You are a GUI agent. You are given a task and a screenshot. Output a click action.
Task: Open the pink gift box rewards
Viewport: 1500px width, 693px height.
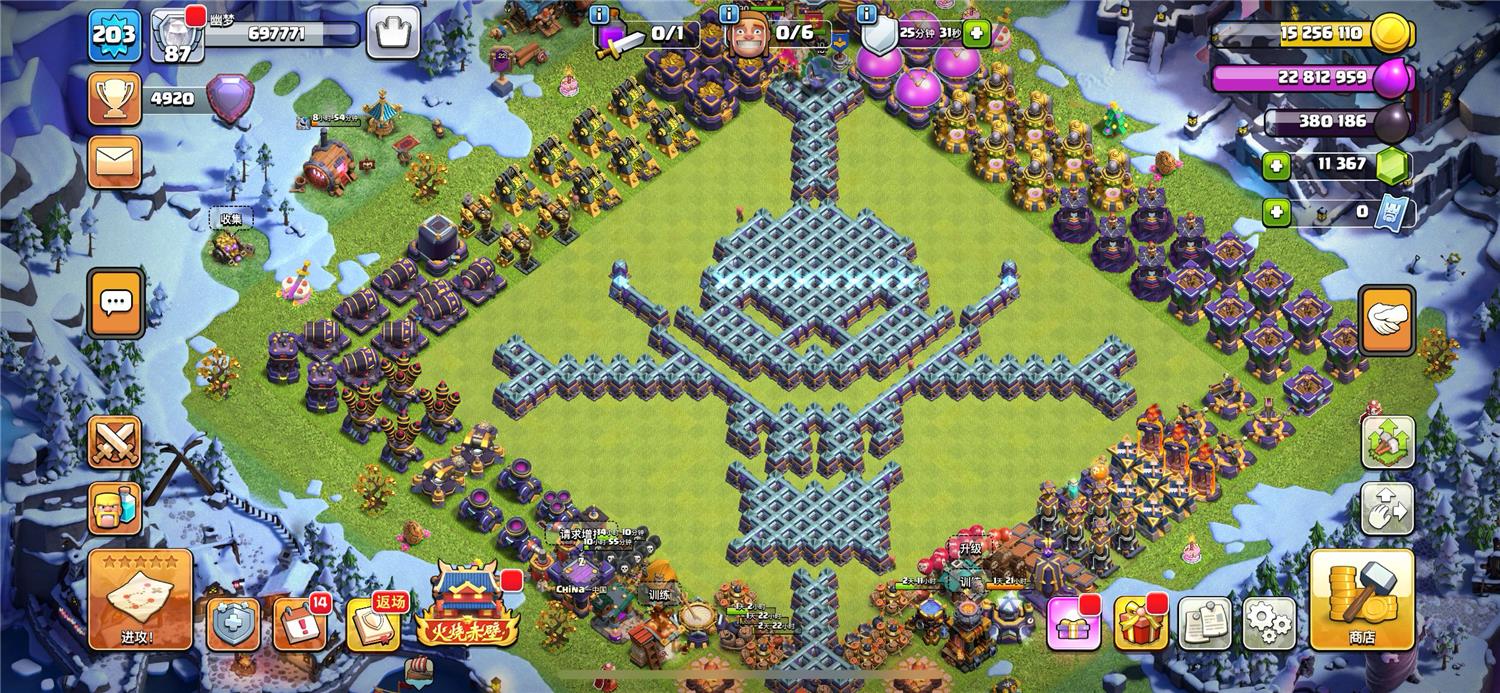[x=1074, y=624]
